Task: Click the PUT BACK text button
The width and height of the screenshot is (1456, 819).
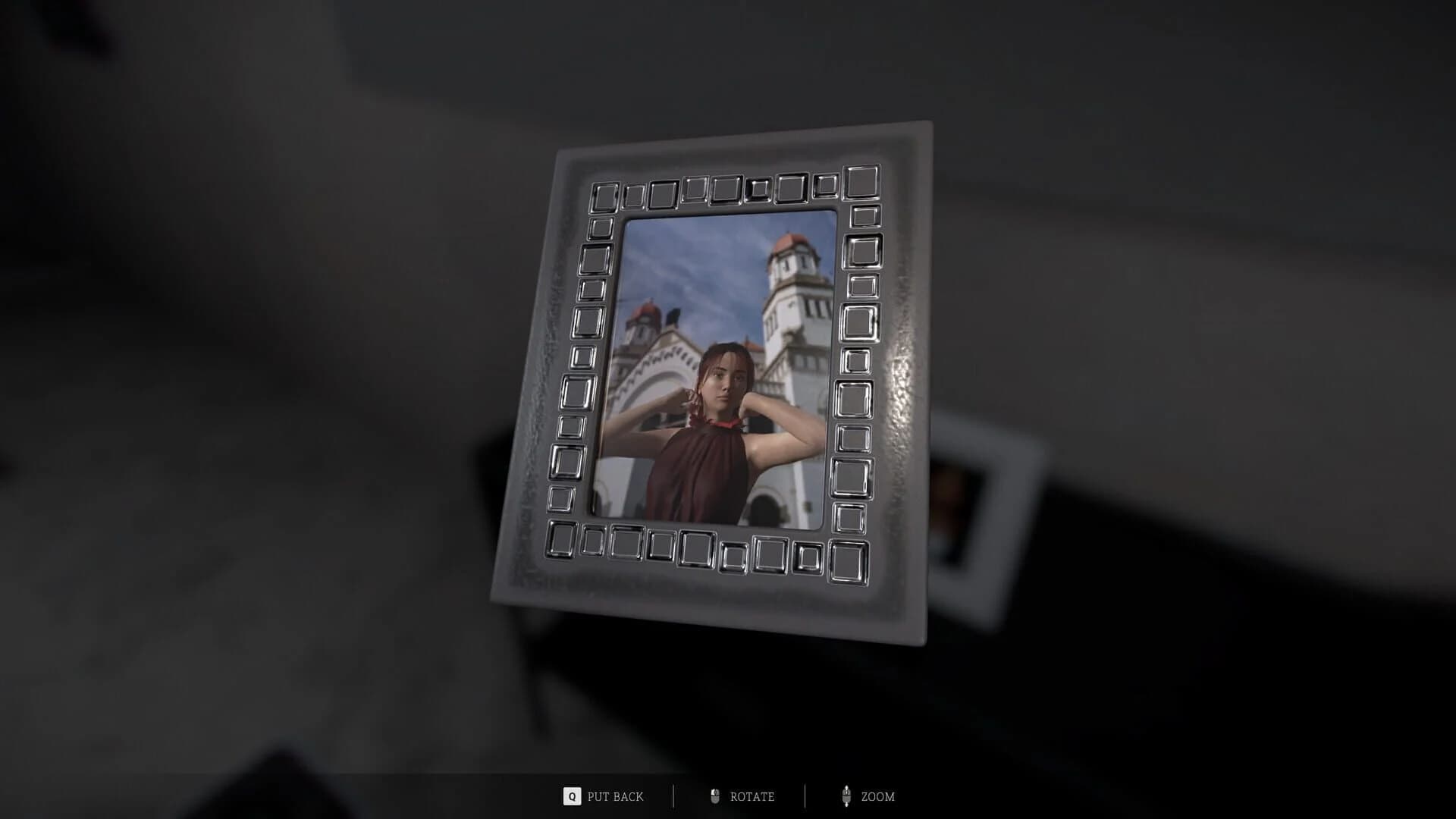Action: [614, 797]
